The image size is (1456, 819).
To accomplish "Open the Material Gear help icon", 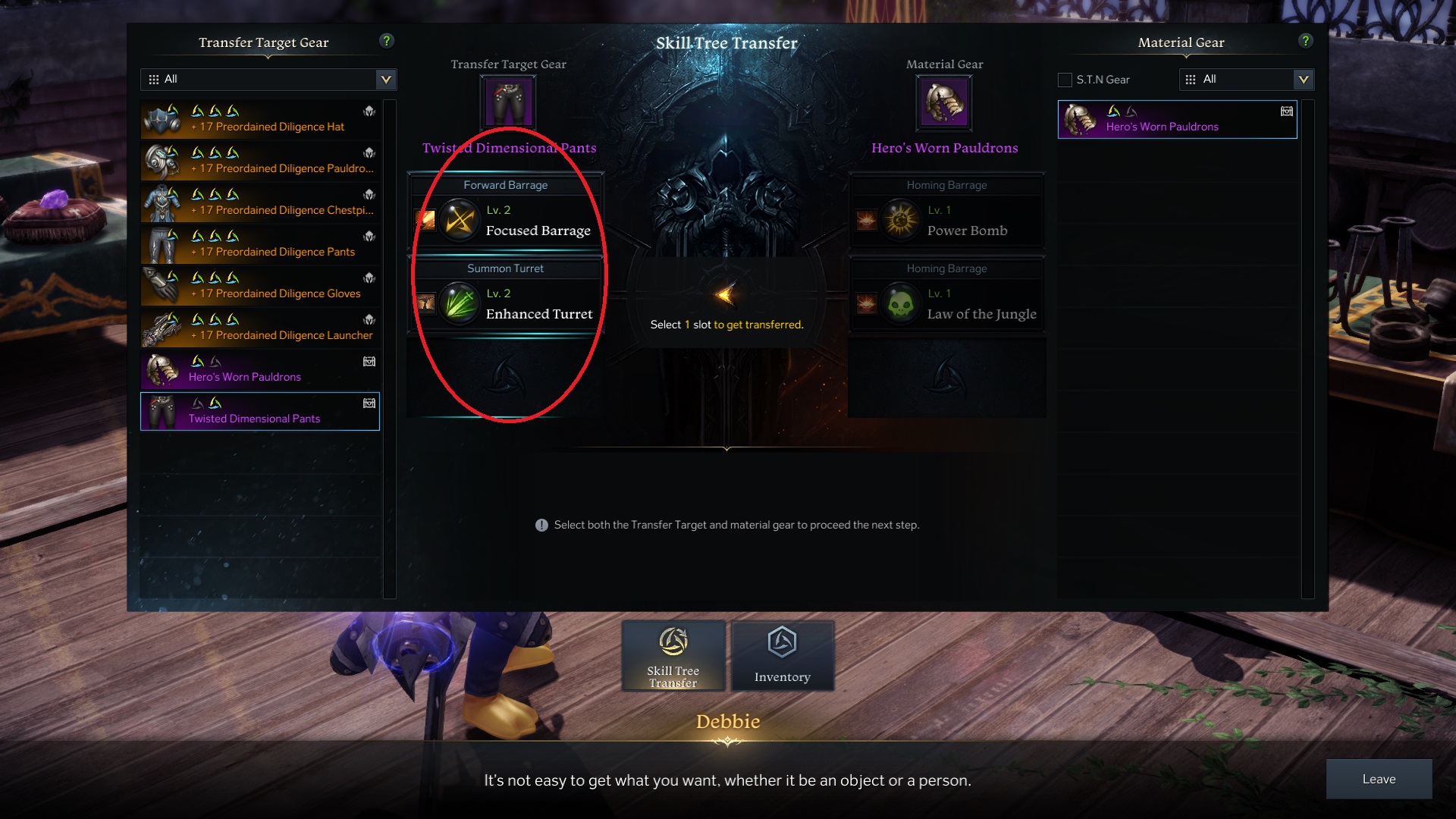I will (x=1305, y=42).
